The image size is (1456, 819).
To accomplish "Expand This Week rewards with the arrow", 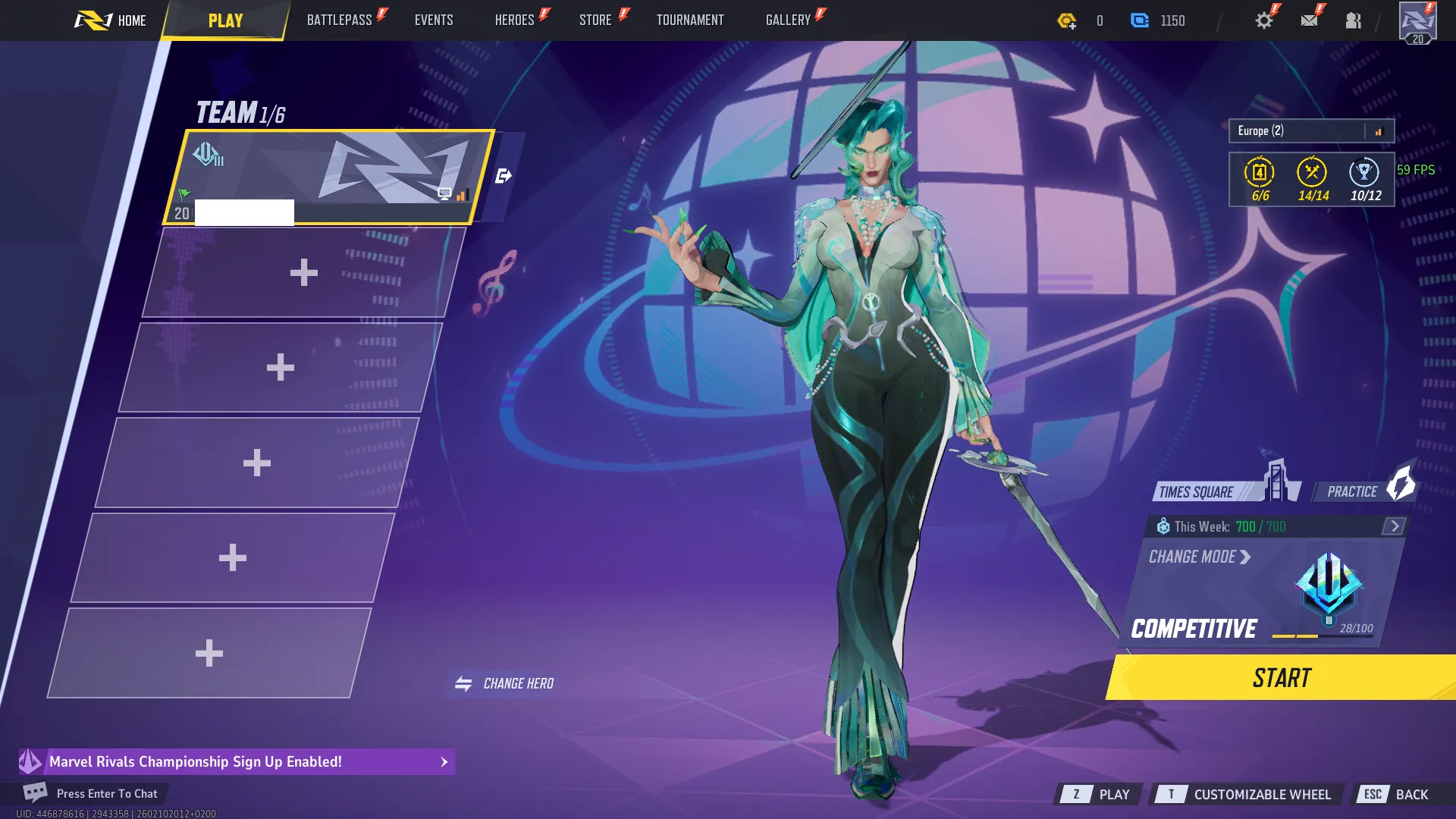I will pos(1392,526).
